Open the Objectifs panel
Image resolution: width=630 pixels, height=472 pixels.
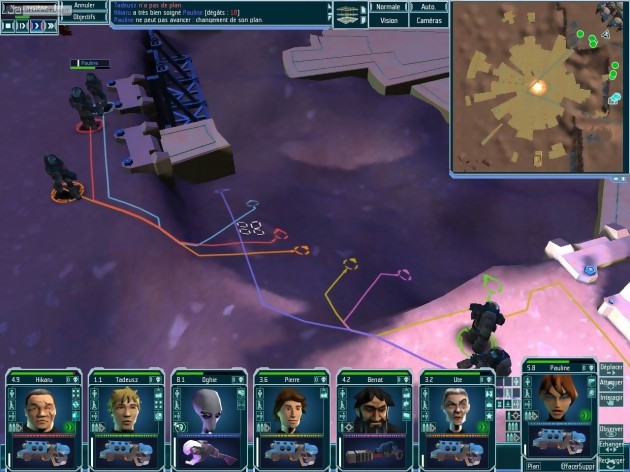84,17
